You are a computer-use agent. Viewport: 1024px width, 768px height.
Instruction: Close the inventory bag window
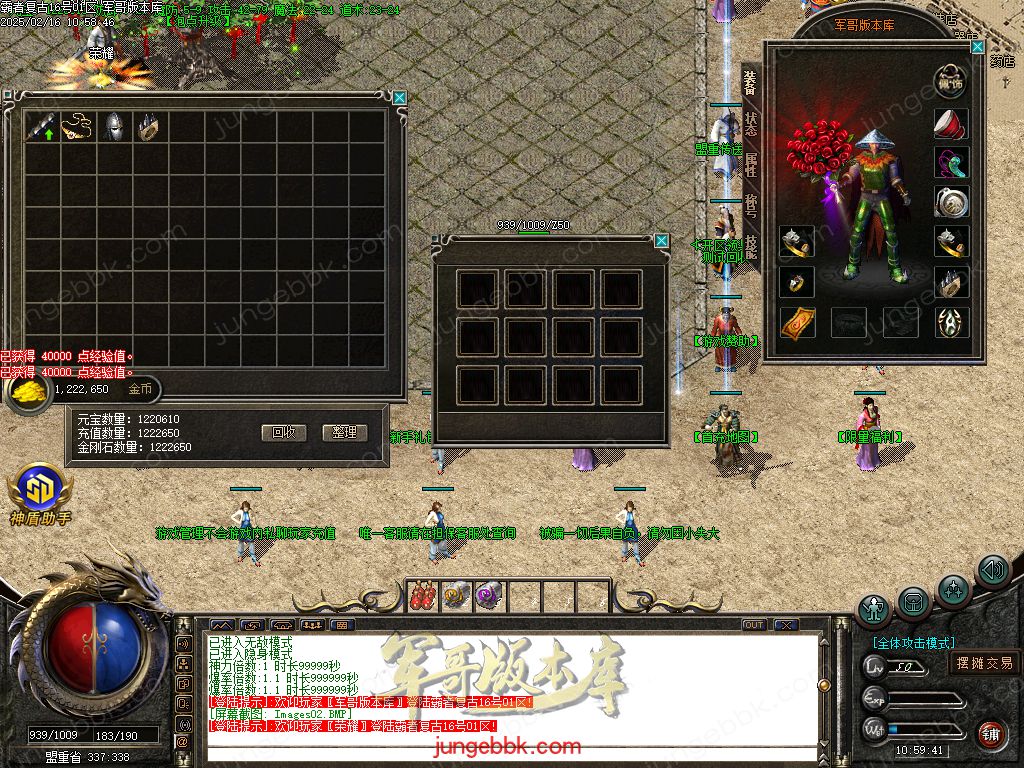pyautogui.click(x=400, y=97)
